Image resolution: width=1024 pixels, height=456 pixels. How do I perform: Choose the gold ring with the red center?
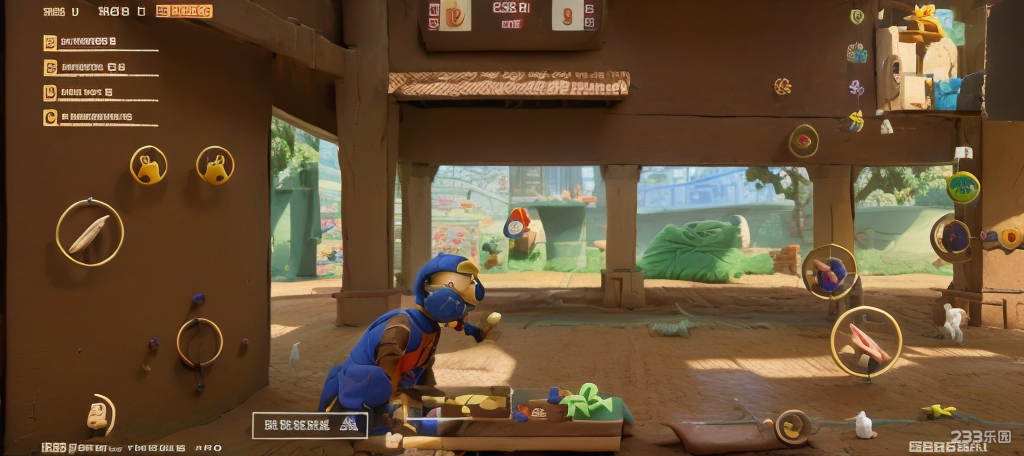tap(803, 141)
